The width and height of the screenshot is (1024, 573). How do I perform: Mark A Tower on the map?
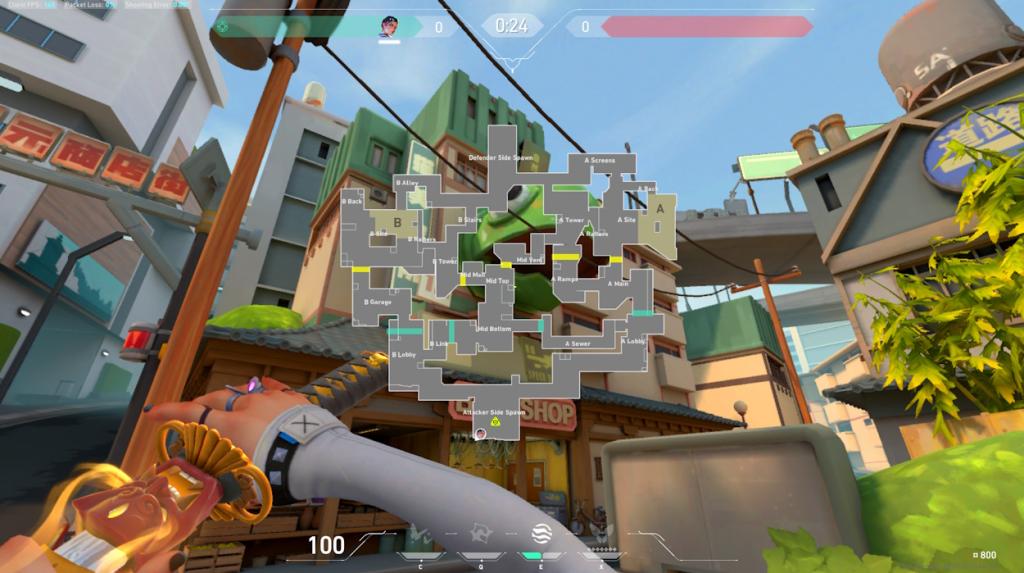tap(572, 220)
